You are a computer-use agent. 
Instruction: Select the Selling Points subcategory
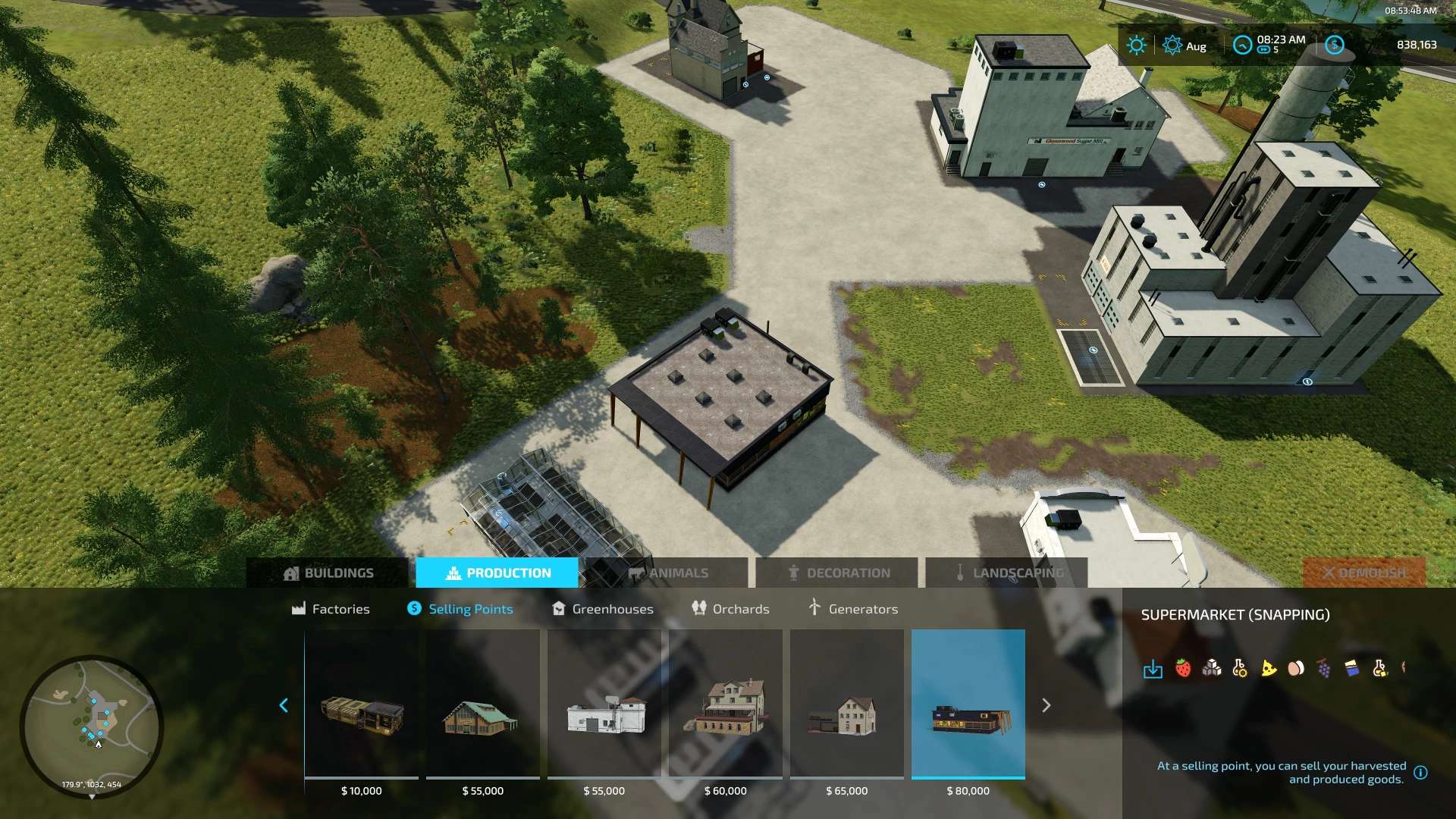[x=460, y=609]
